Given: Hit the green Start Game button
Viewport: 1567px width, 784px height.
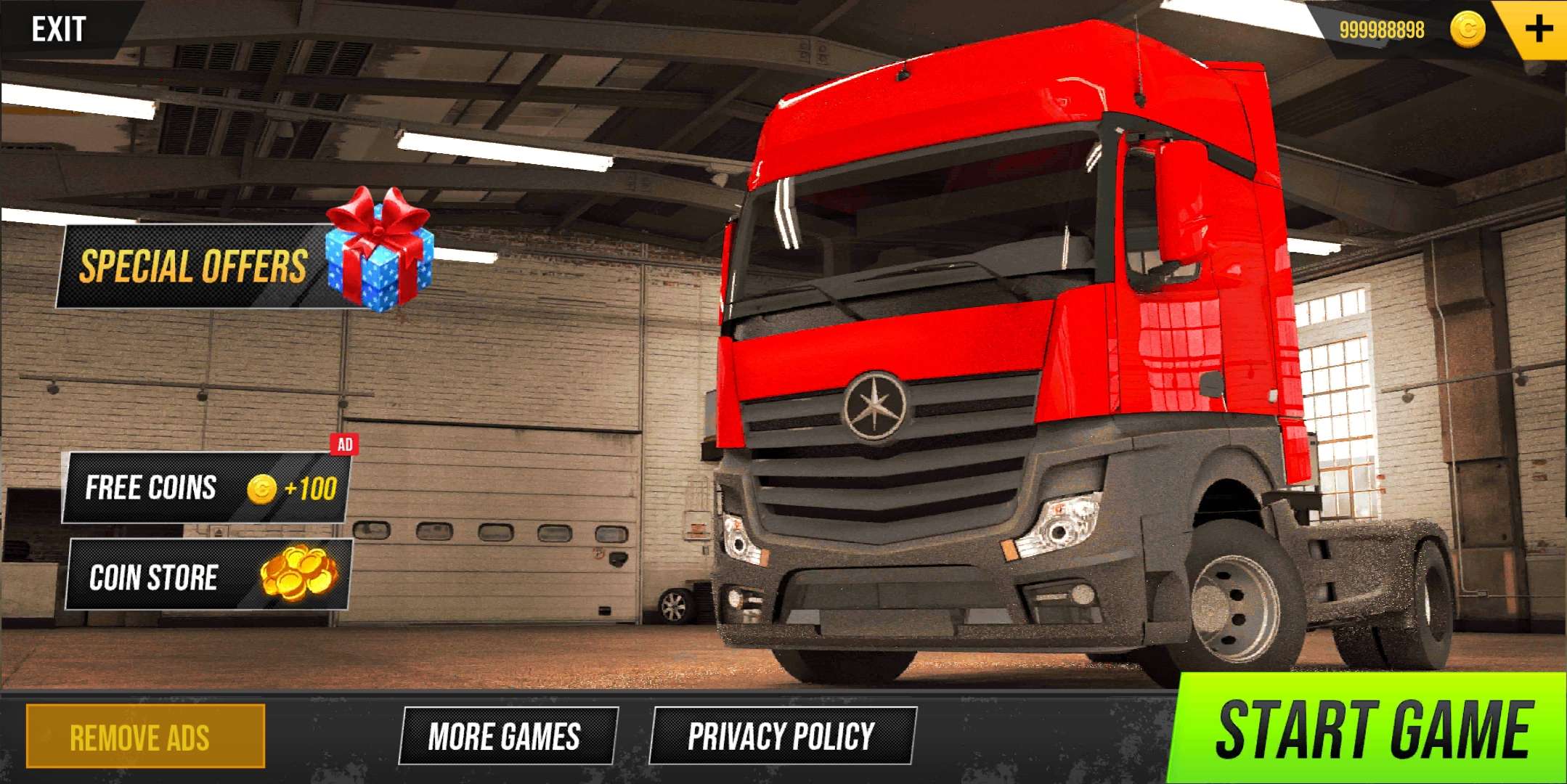Looking at the screenshot, I should point(1372,730).
